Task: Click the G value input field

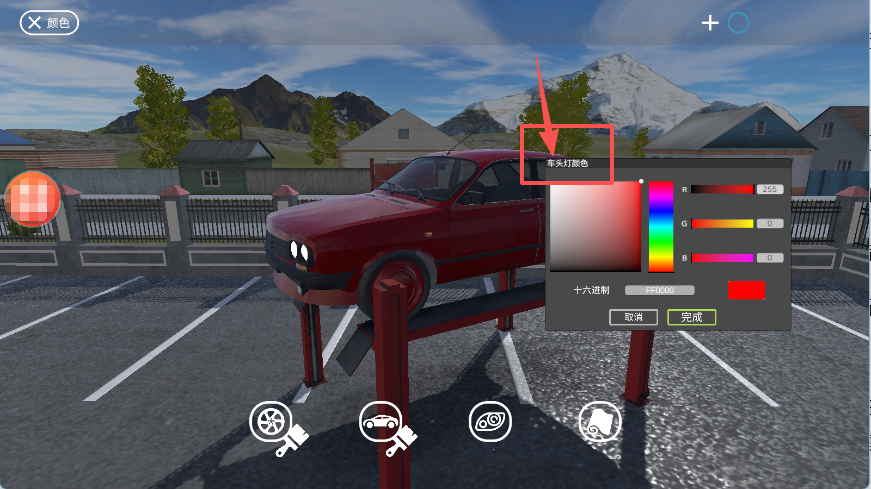Action: (x=770, y=223)
